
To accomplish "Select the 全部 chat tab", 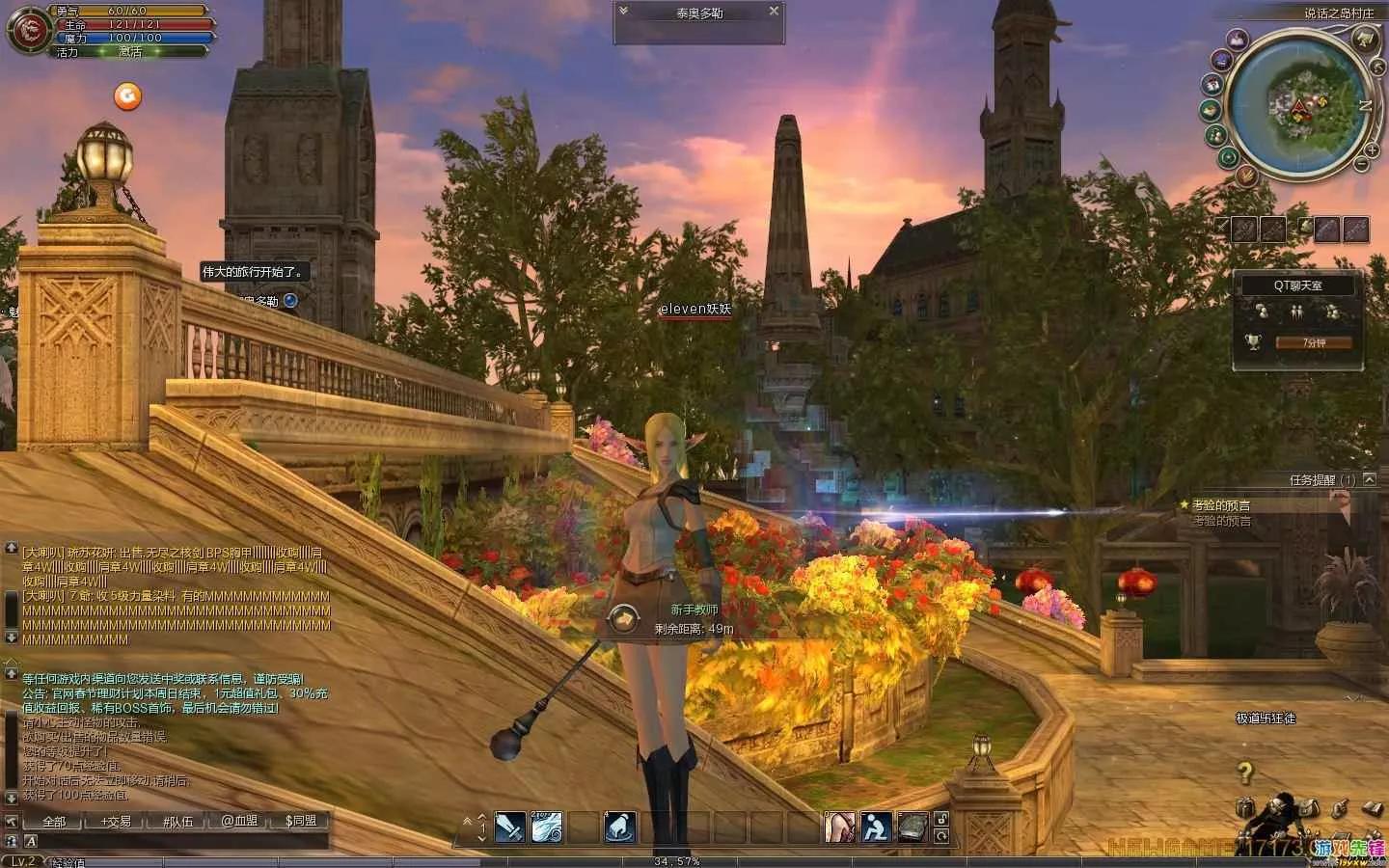I will coord(54,822).
